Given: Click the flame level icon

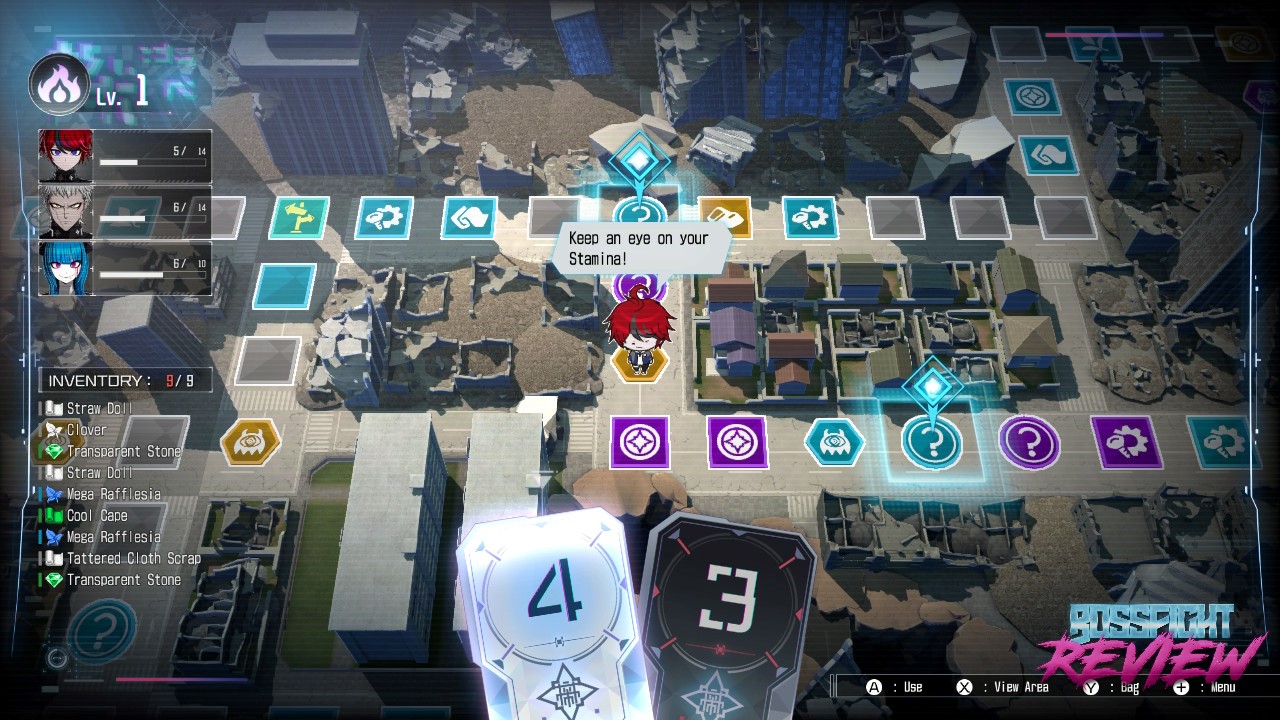Looking at the screenshot, I should pyautogui.click(x=59, y=86).
